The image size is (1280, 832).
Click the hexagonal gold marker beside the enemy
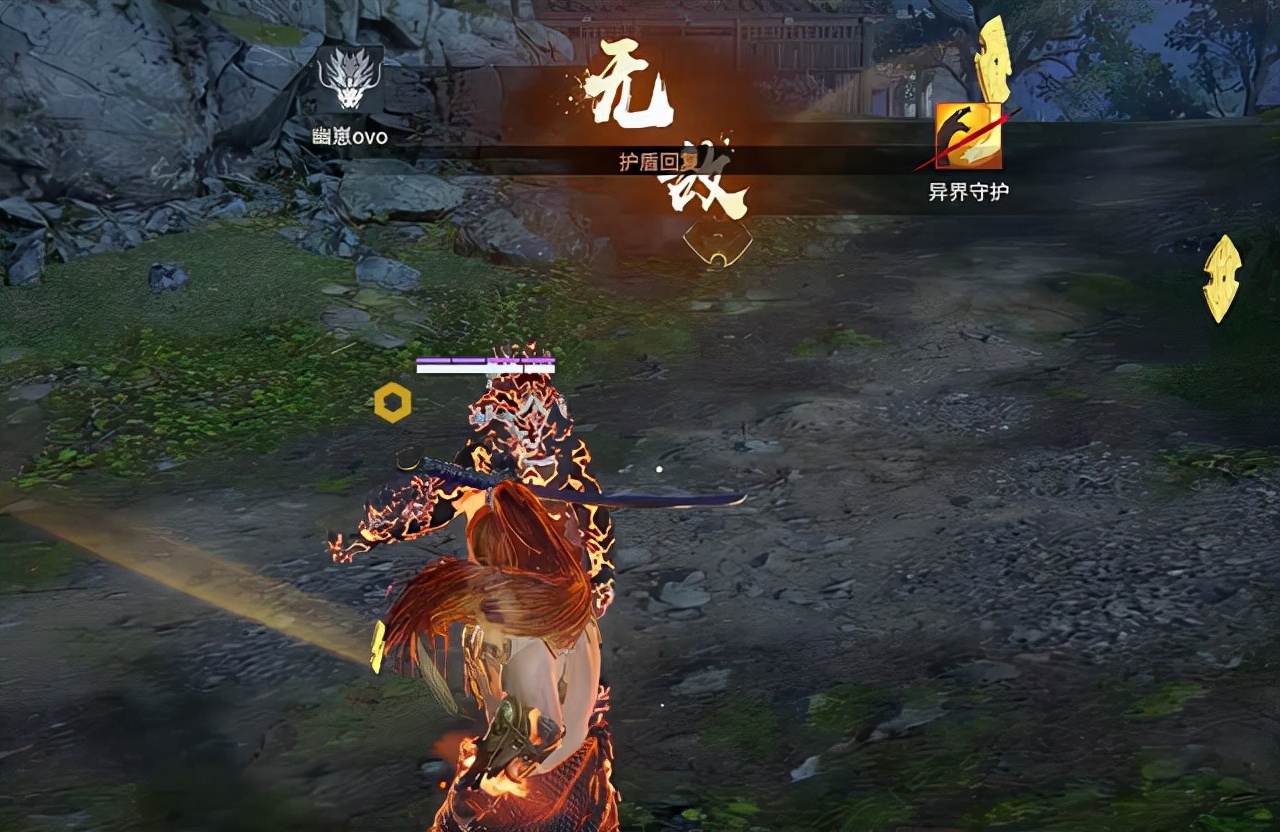coord(391,400)
